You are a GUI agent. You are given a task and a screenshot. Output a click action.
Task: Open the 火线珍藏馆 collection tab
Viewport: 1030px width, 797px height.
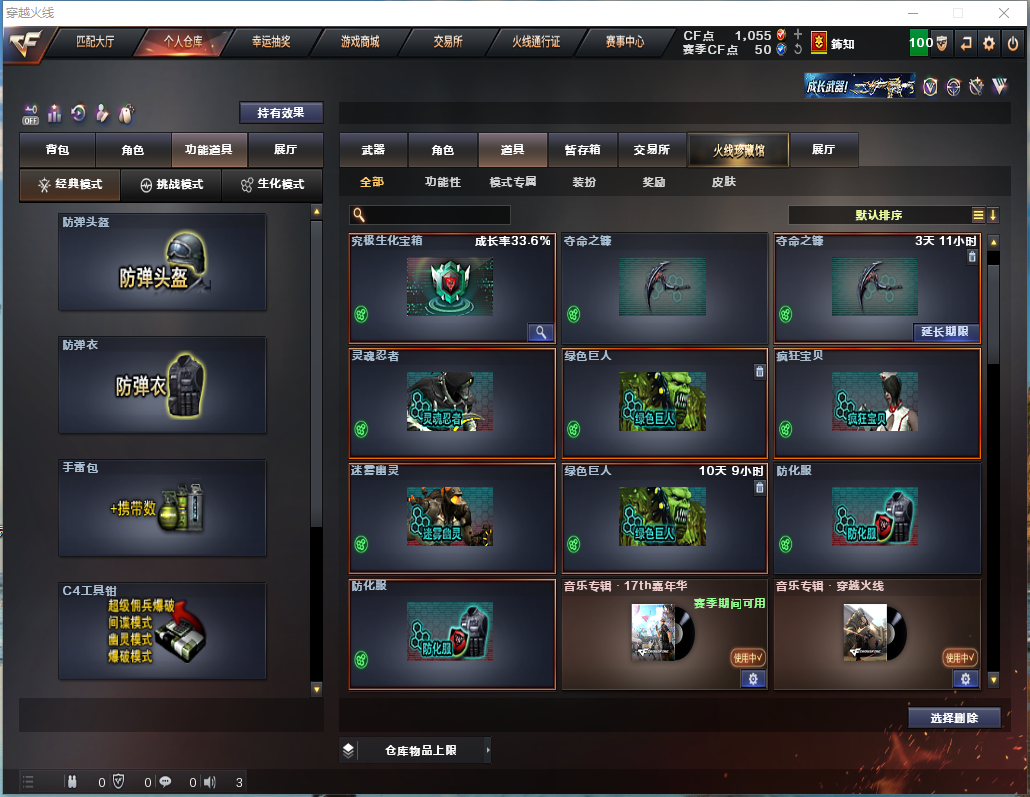pos(738,150)
